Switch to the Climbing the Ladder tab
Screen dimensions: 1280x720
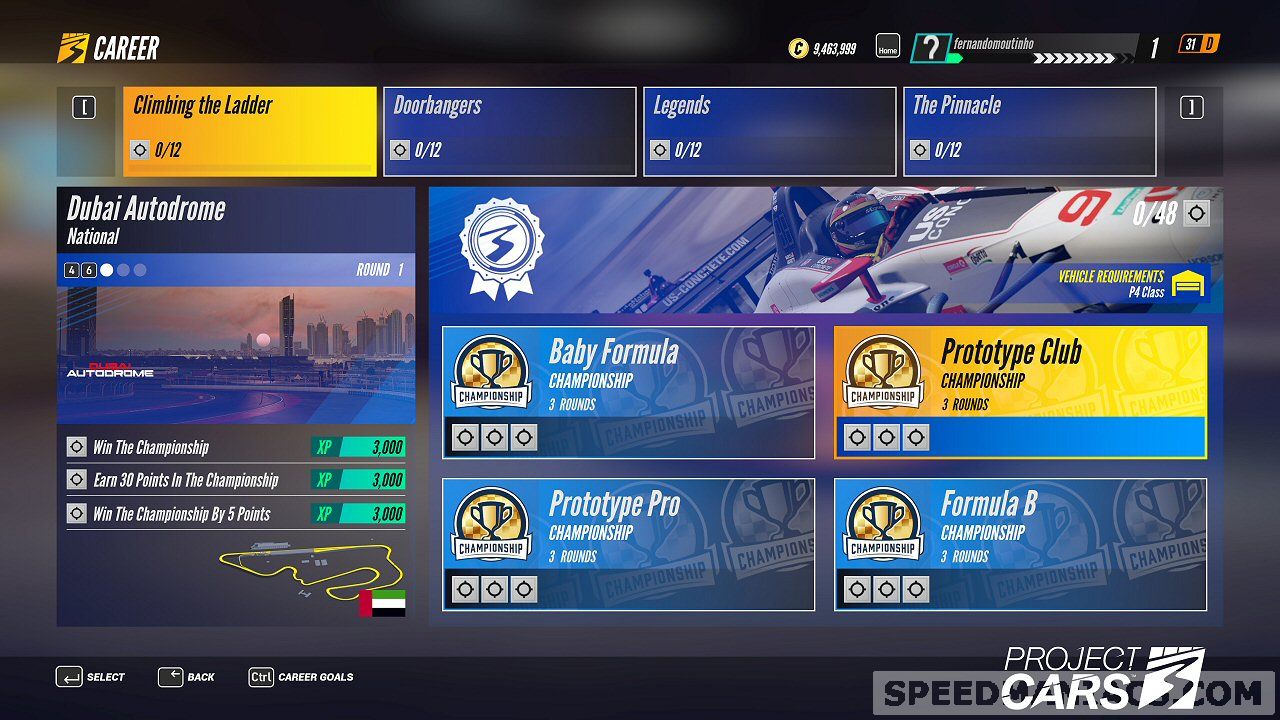[x=249, y=131]
